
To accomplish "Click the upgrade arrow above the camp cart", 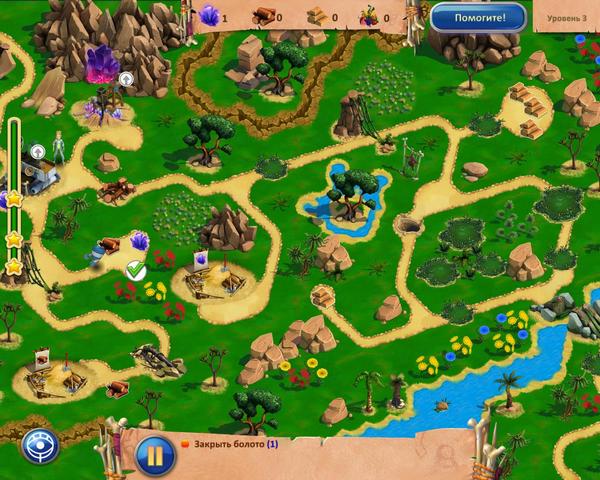I will click(x=38, y=152).
